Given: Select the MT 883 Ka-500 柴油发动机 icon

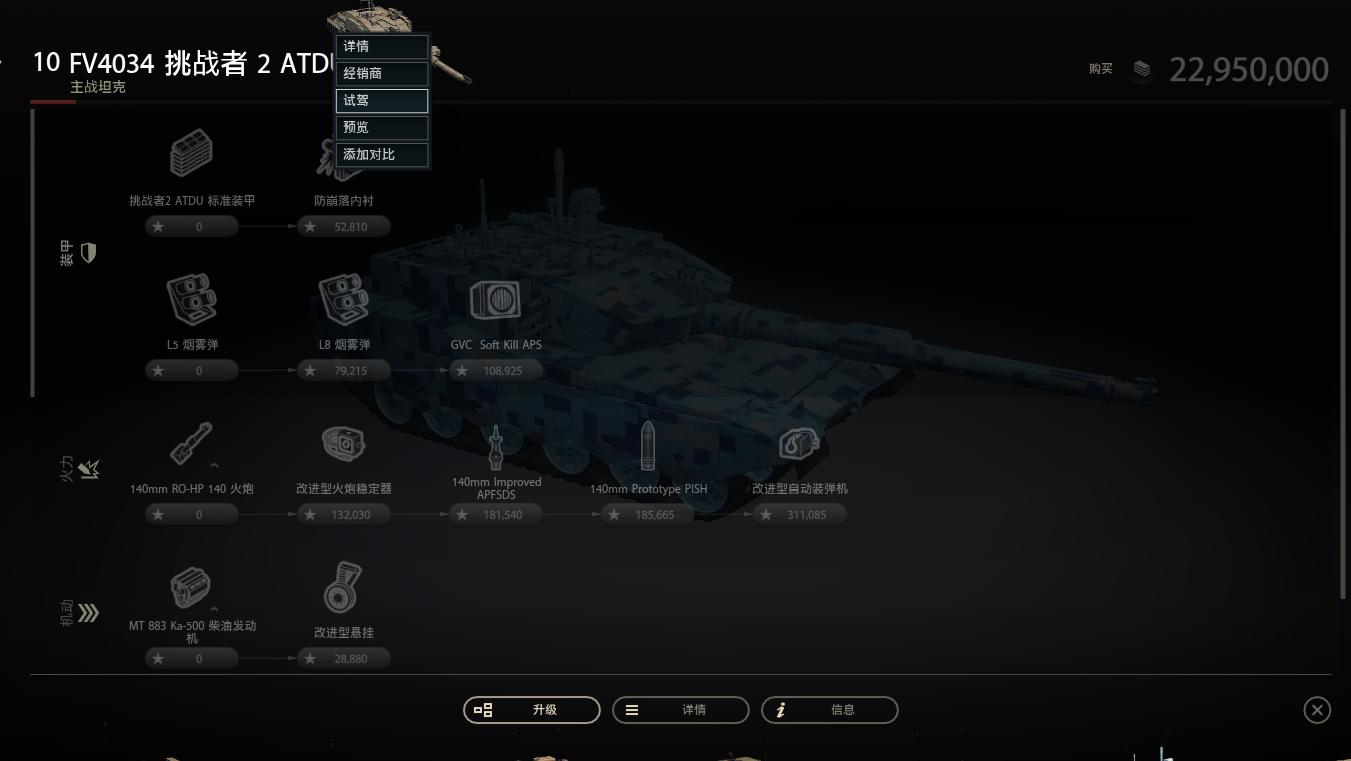Looking at the screenshot, I should pos(191,586).
